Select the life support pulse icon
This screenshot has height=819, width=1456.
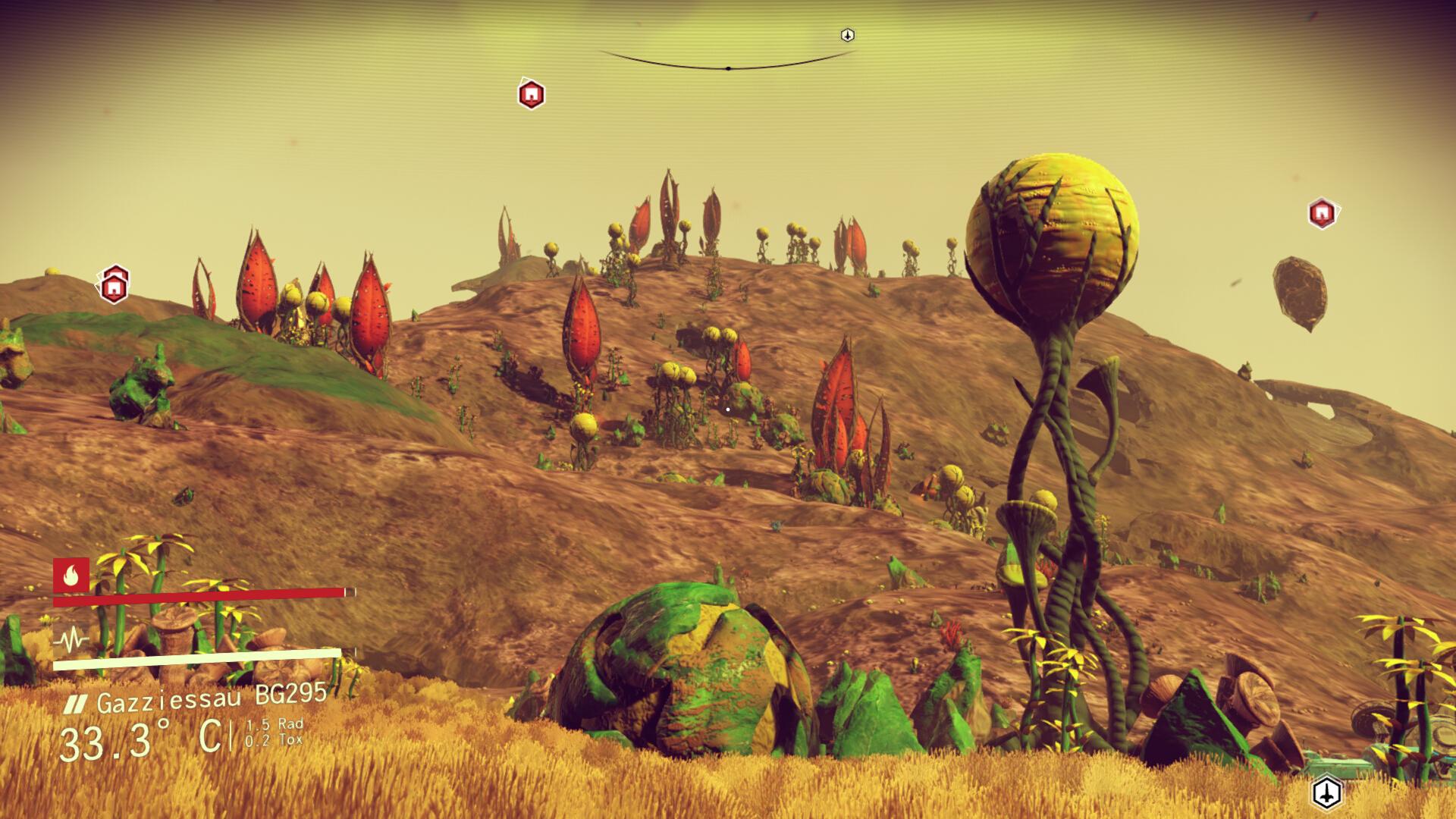coord(71,642)
